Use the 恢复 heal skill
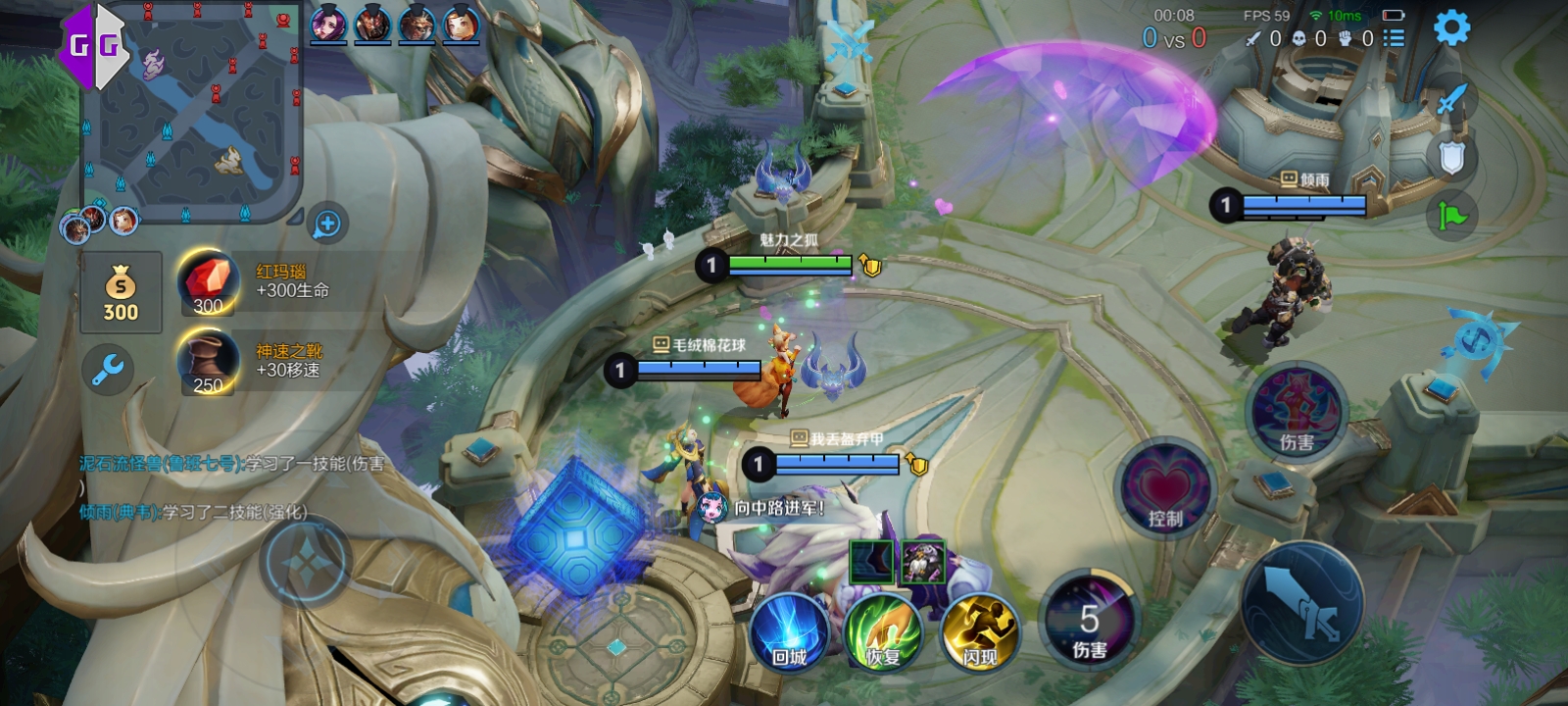 (x=884, y=632)
